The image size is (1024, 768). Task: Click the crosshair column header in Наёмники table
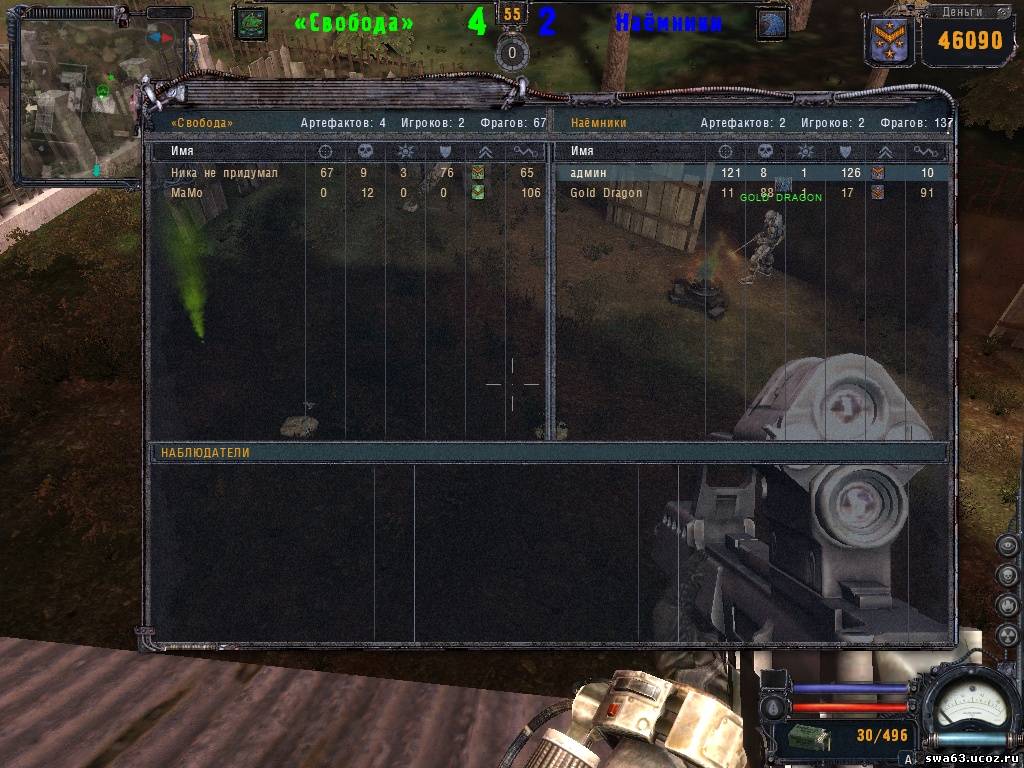(x=726, y=151)
